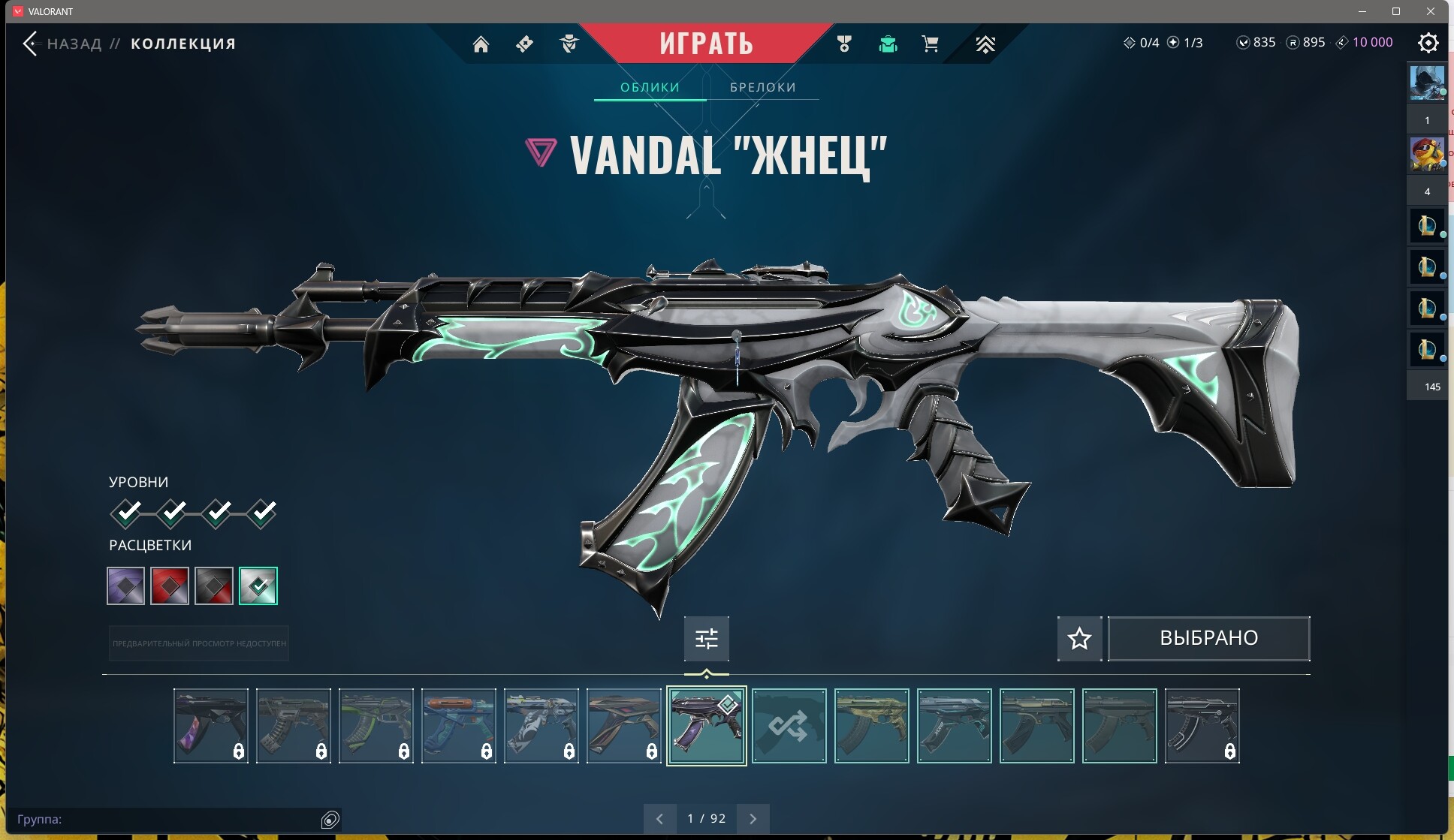Mark the skin as favorite with star

pos(1079,638)
